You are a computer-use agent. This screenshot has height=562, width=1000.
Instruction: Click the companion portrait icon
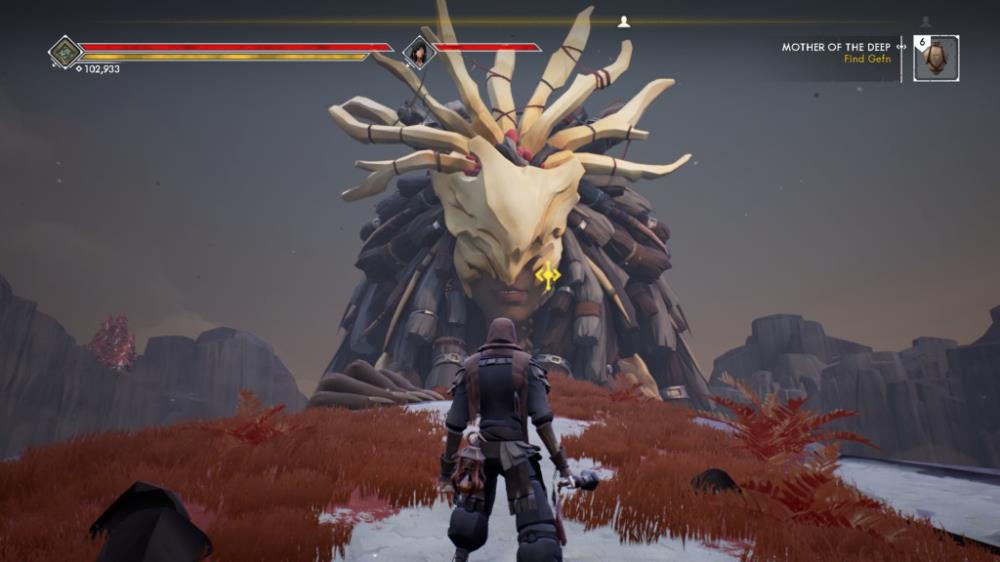(x=417, y=51)
